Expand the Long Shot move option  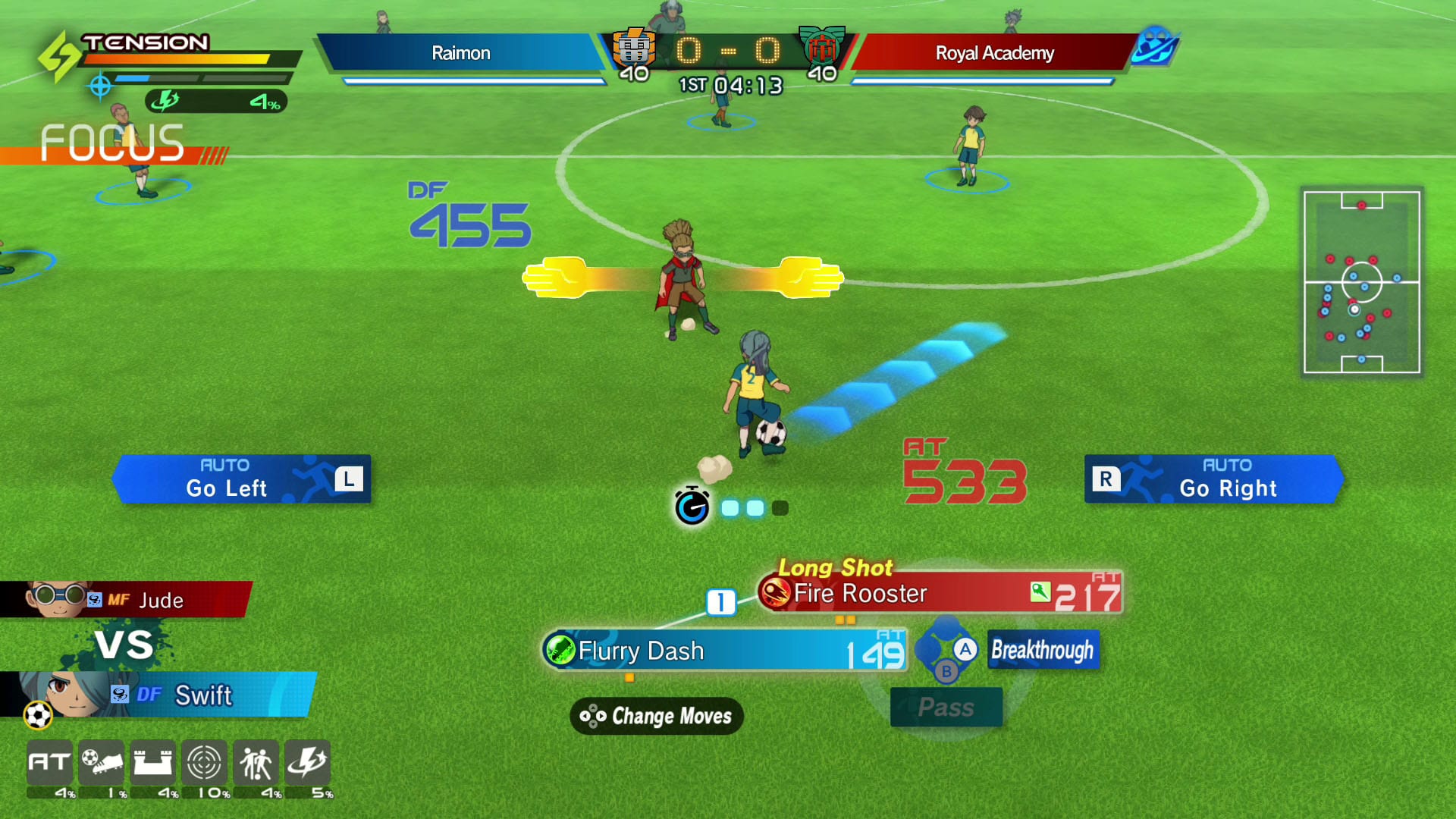836,567
